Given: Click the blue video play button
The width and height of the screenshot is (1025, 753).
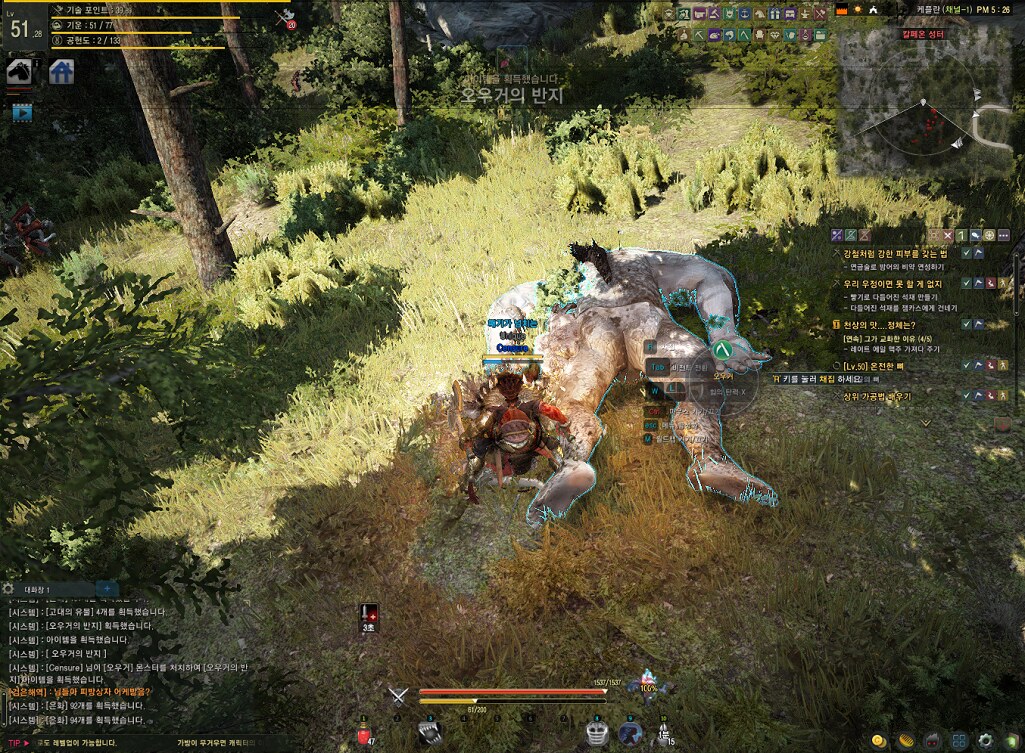Looking at the screenshot, I should coord(22,113).
